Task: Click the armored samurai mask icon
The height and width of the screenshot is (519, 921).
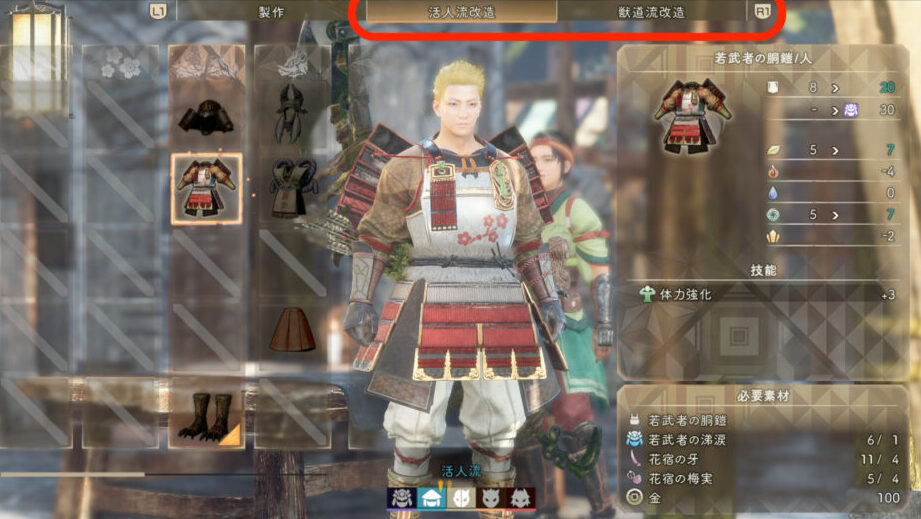Action: tap(402, 498)
